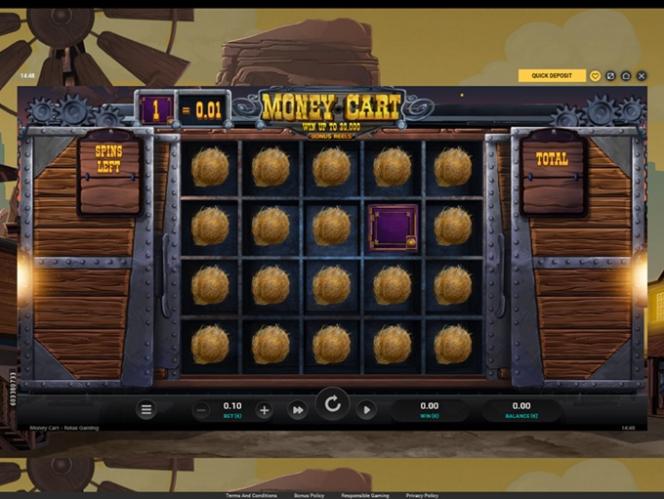
Task: Open the Bonus Policy link
Action: pos(307,495)
